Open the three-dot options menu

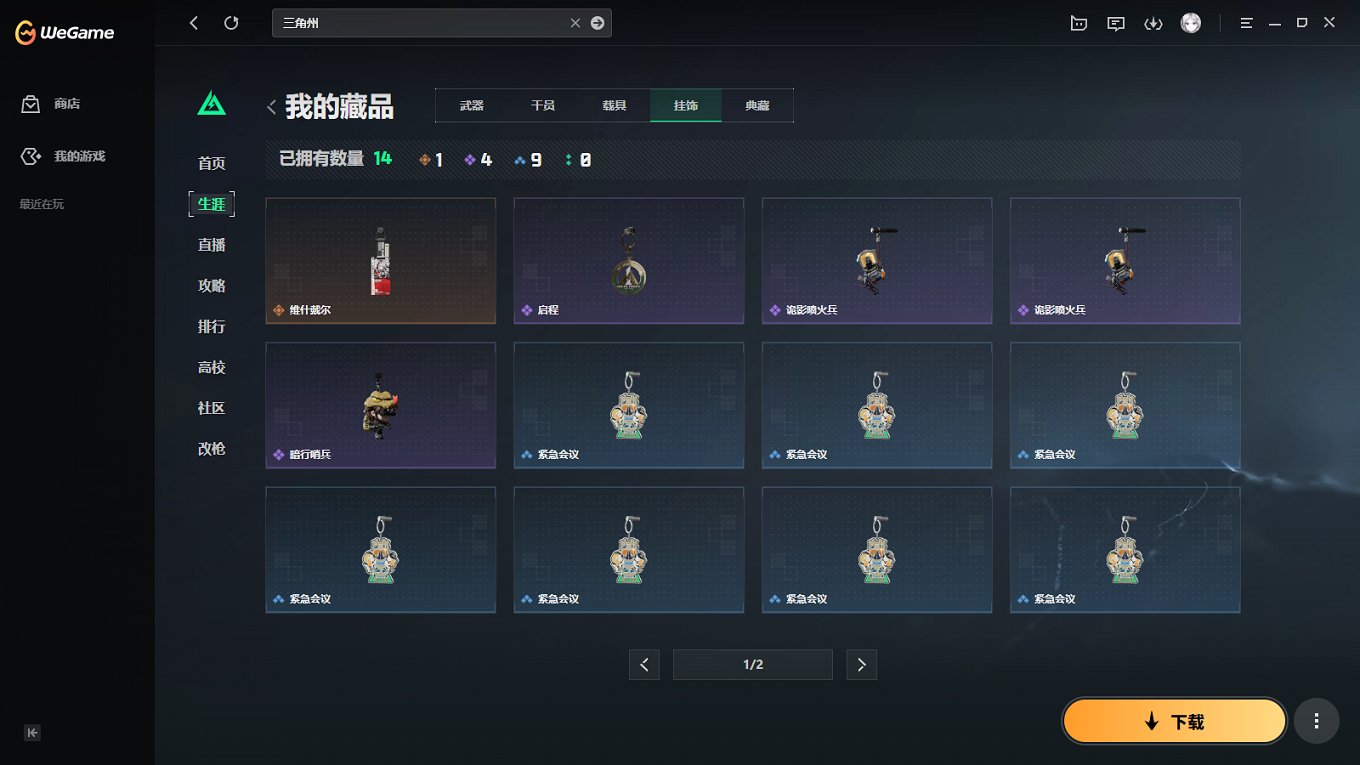[1316, 720]
